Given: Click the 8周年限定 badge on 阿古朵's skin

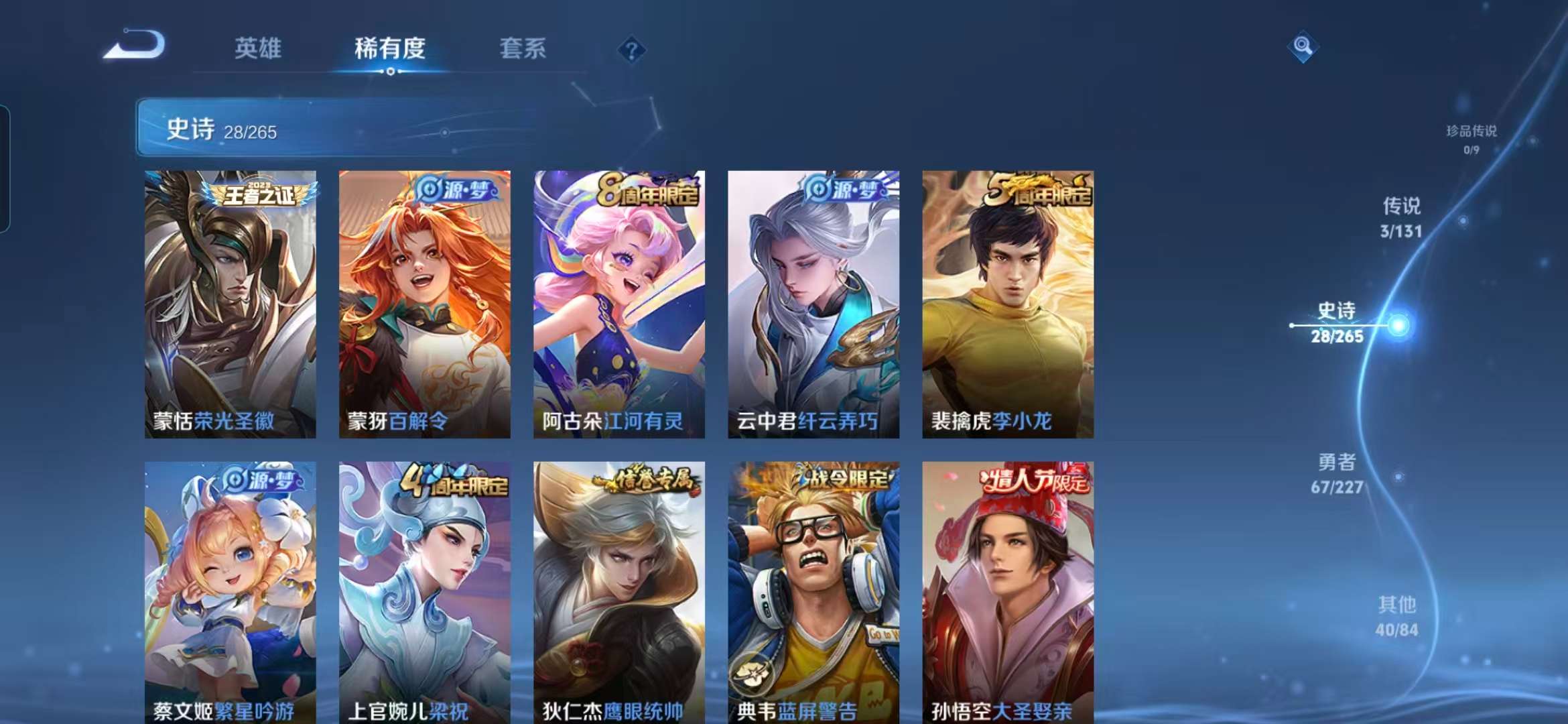Looking at the screenshot, I should [648, 188].
